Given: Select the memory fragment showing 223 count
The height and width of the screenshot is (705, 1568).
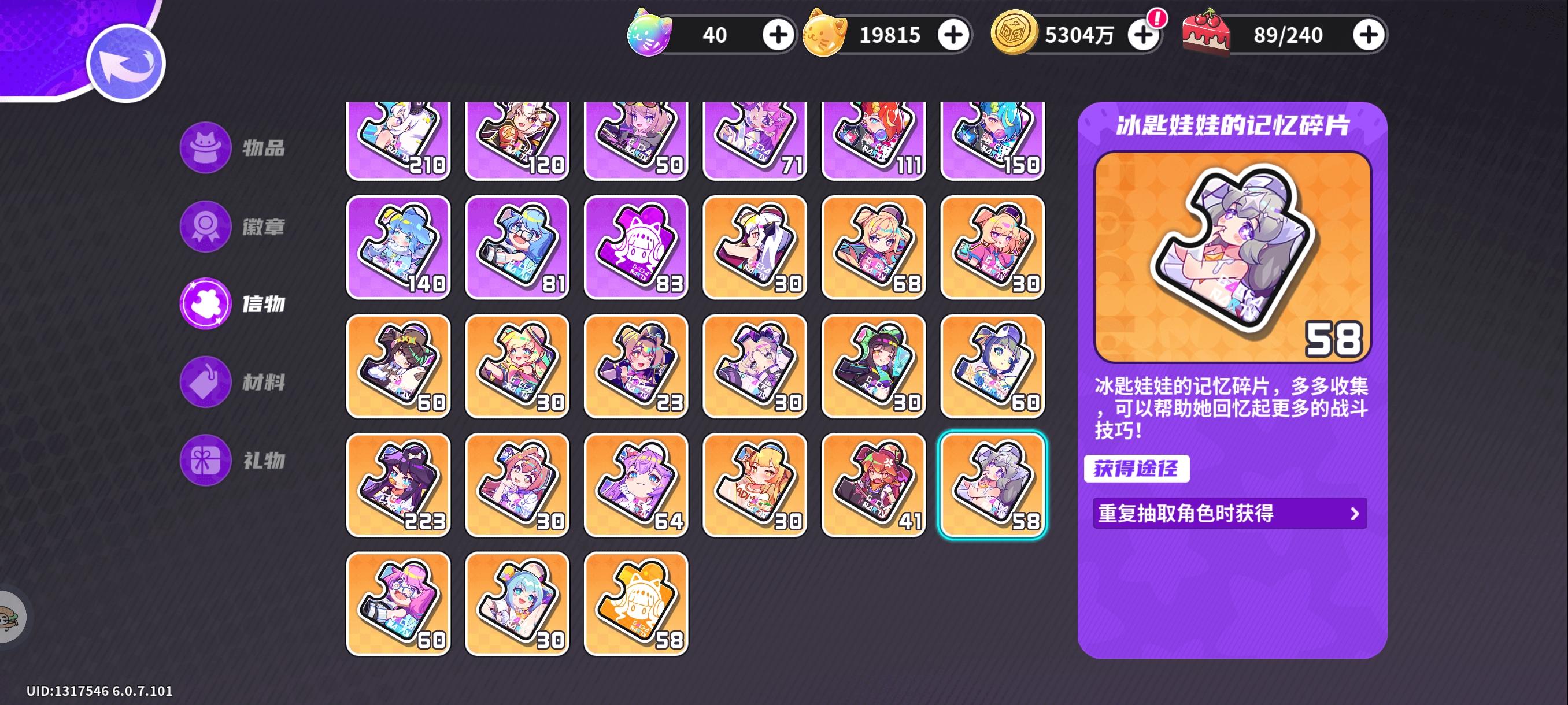Looking at the screenshot, I should click(399, 485).
